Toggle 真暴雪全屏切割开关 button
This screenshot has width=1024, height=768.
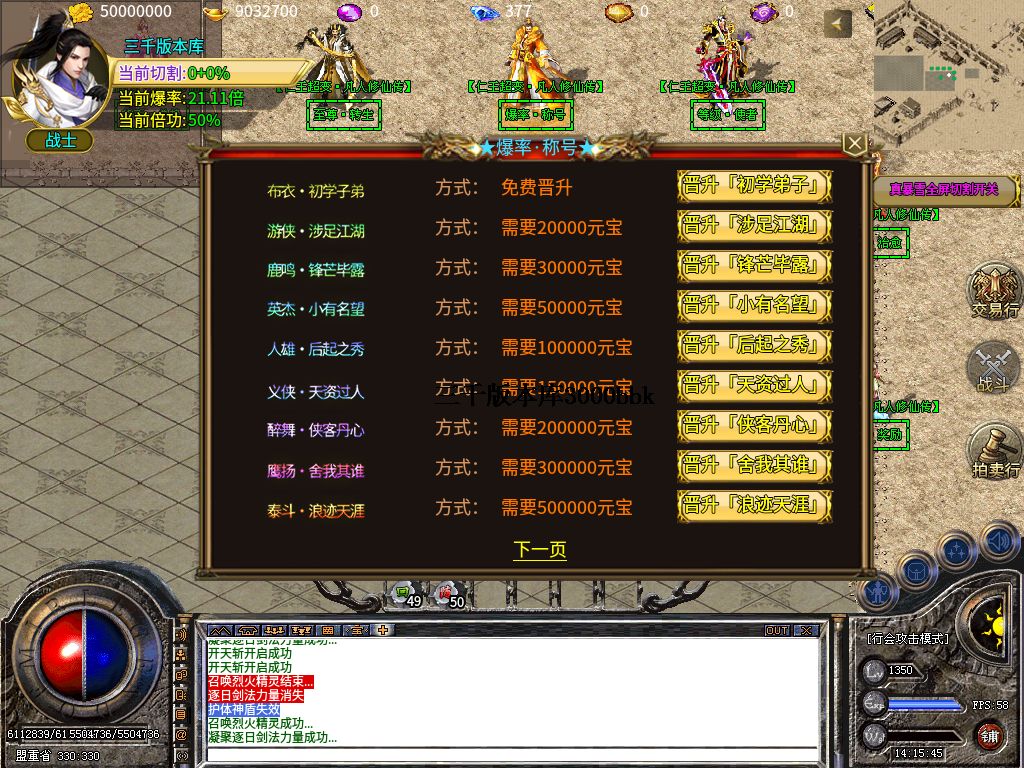tap(944, 190)
